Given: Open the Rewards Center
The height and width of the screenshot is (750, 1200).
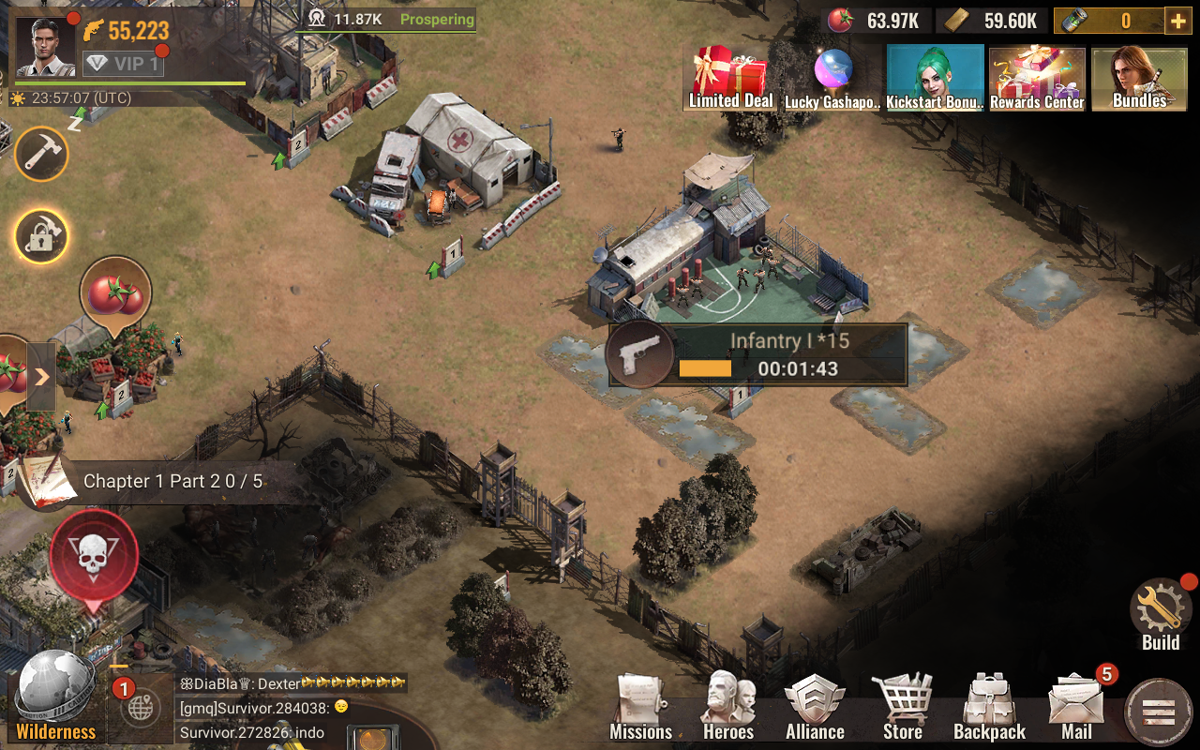Looking at the screenshot, I should tap(1037, 78).
